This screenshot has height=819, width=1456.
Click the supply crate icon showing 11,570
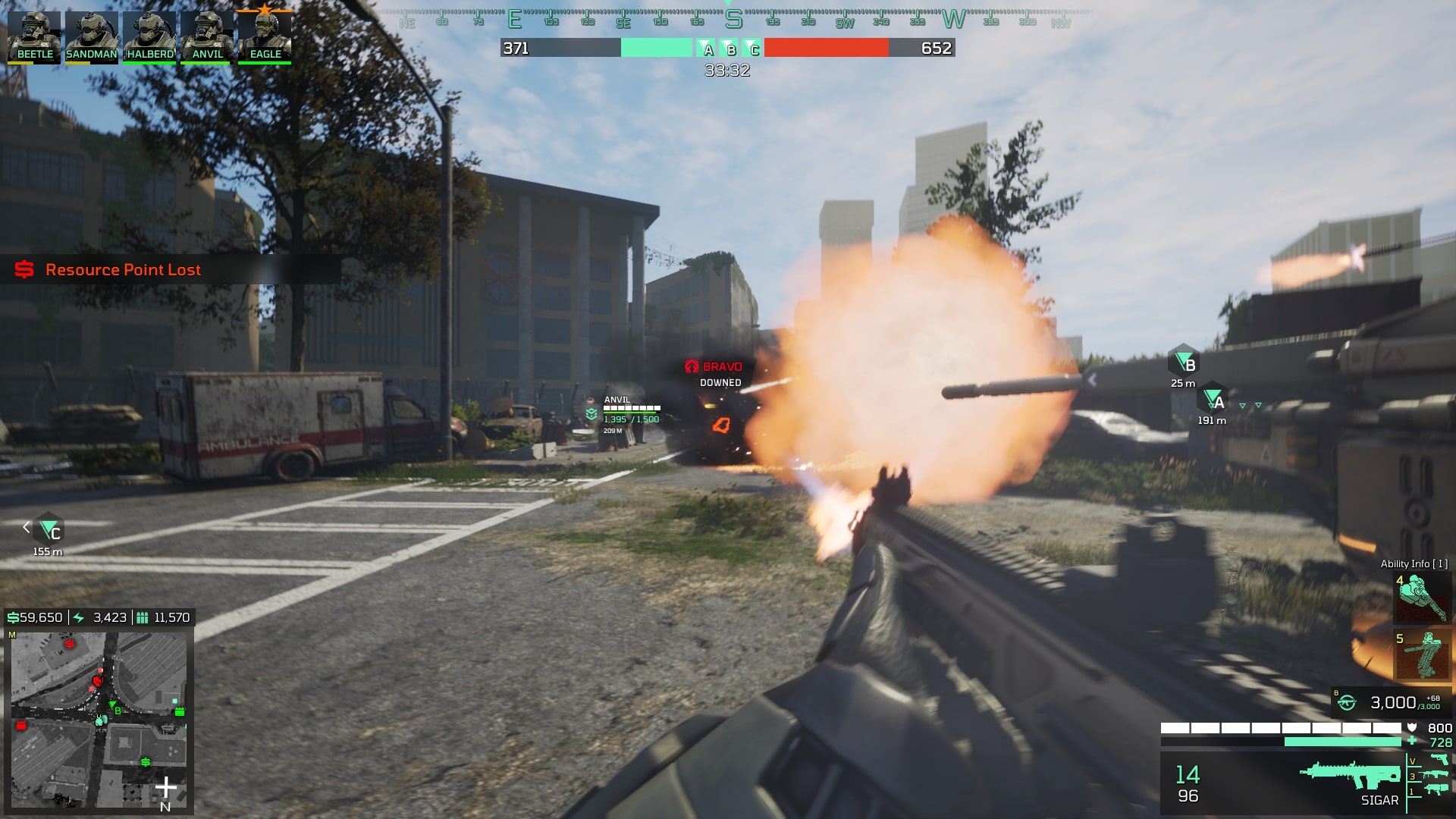tap(140, 617)
